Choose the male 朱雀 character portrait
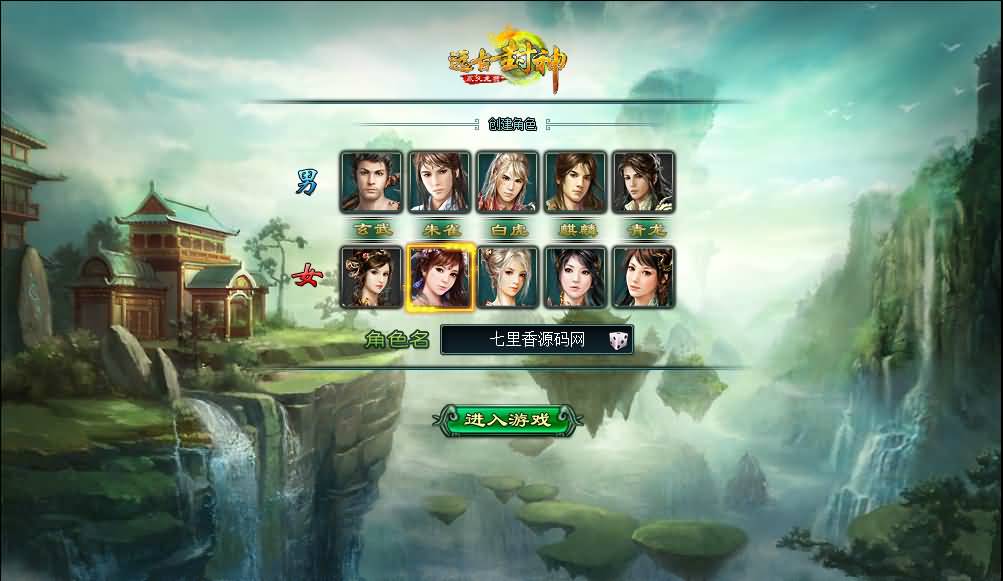 (439, 182)
